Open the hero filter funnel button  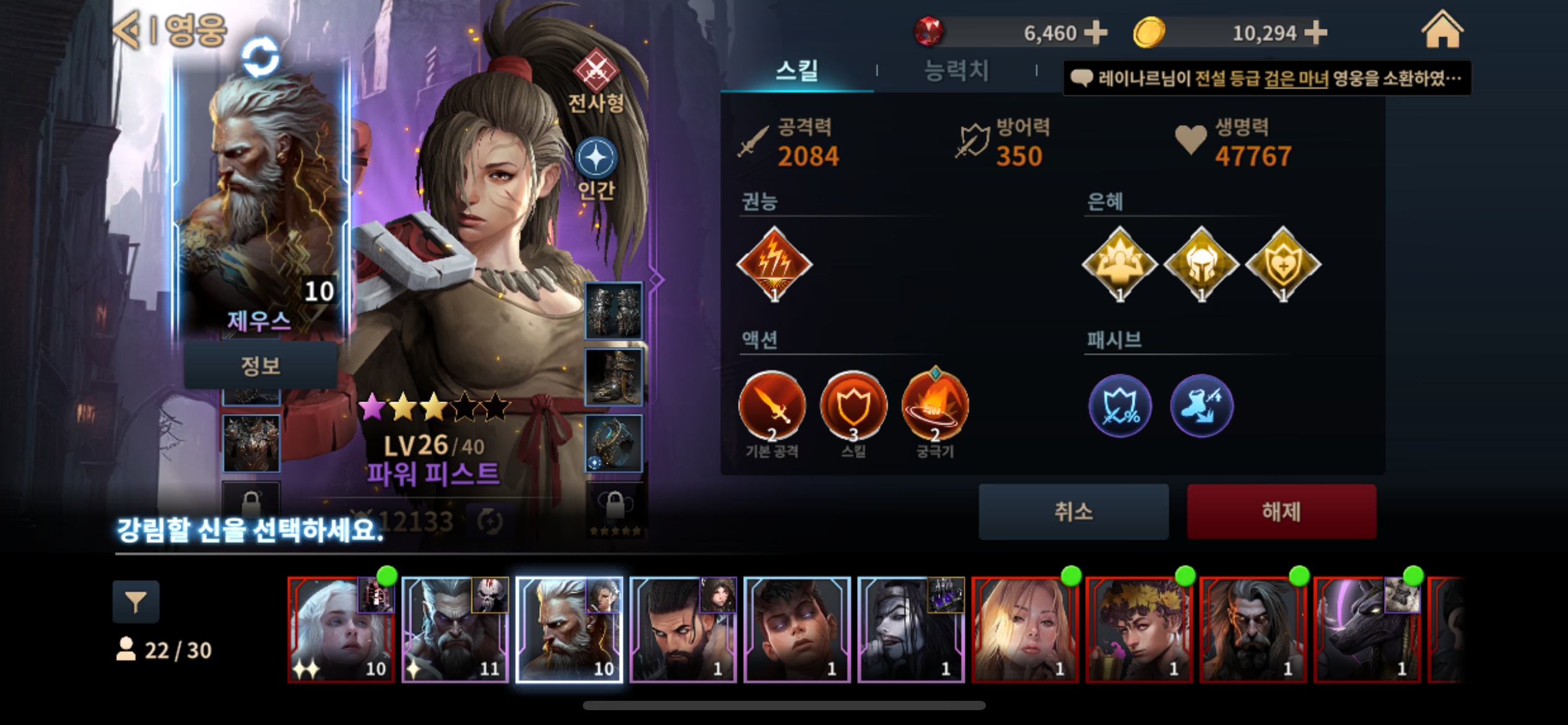tap(136, 602)
